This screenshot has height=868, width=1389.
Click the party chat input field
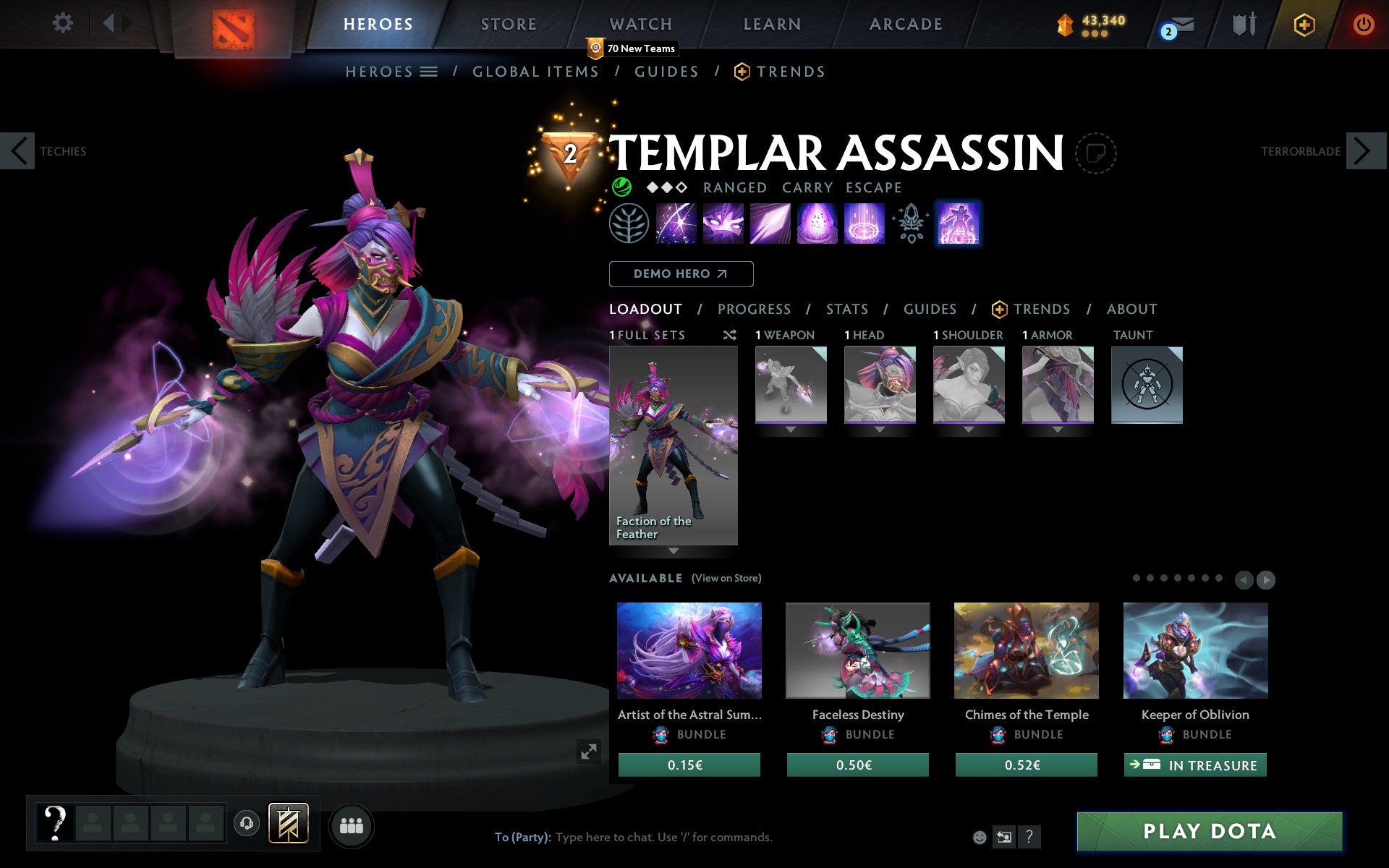[651, 837]
